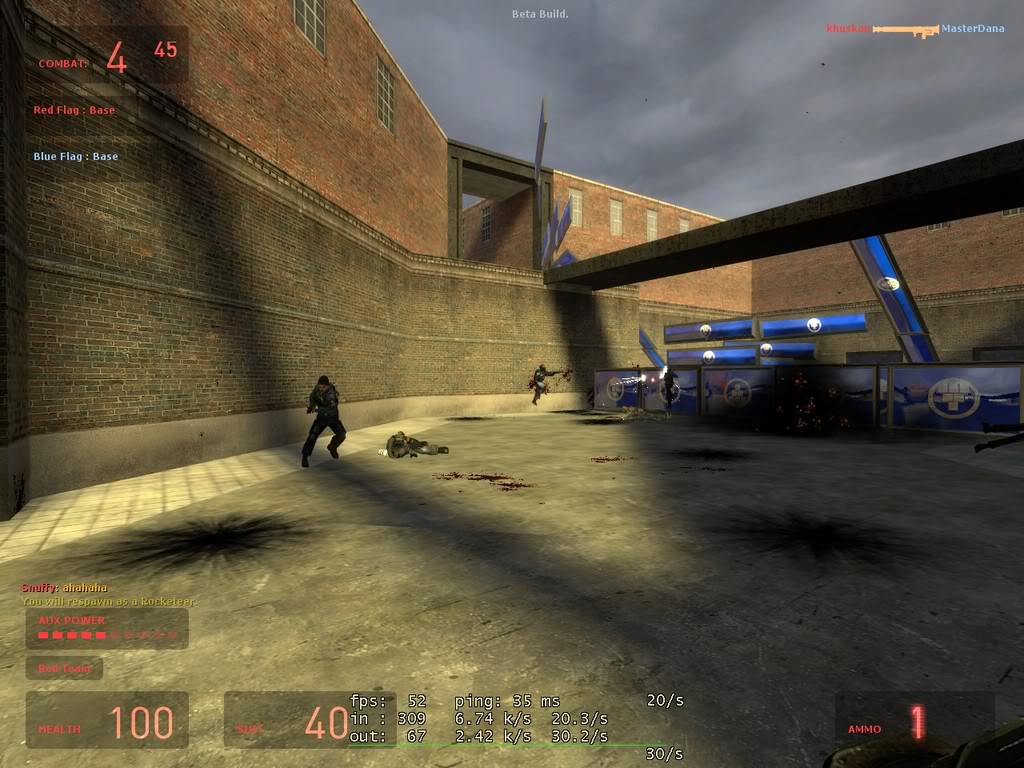Click the rocket launcher kill feed icon

905,30
